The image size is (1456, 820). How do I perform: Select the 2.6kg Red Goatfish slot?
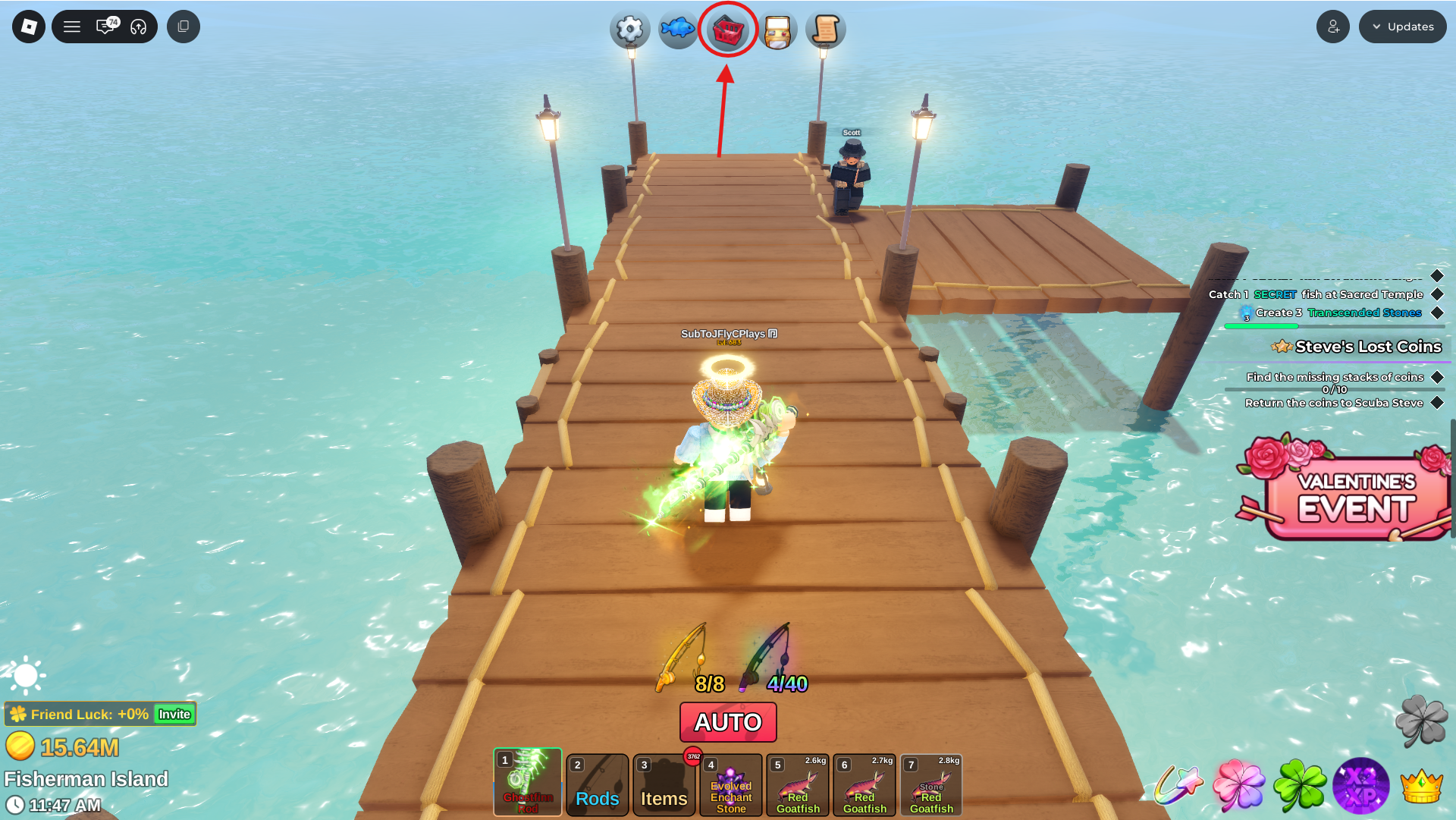point(798,785)
